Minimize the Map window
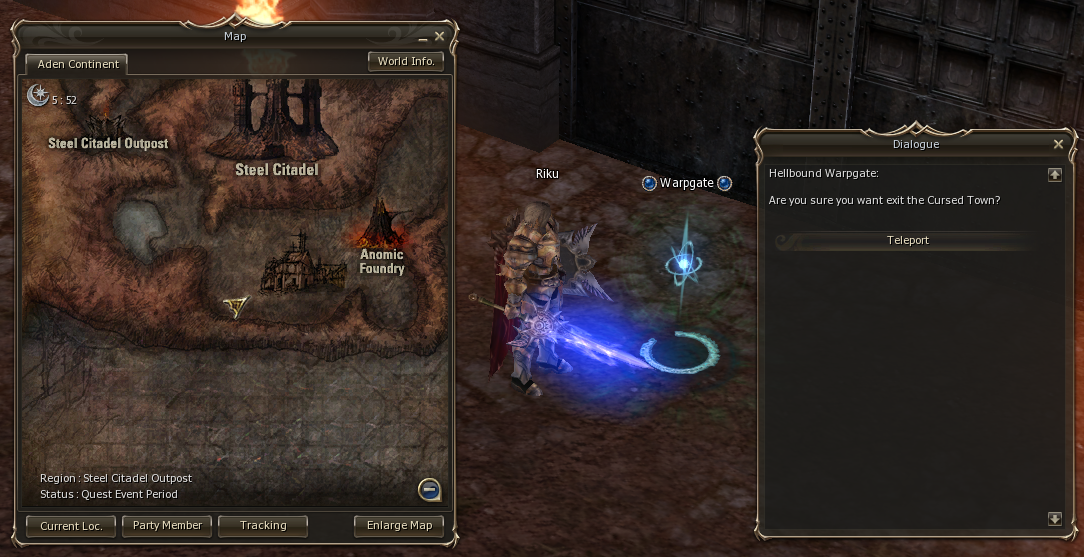 tap(423, 38)
